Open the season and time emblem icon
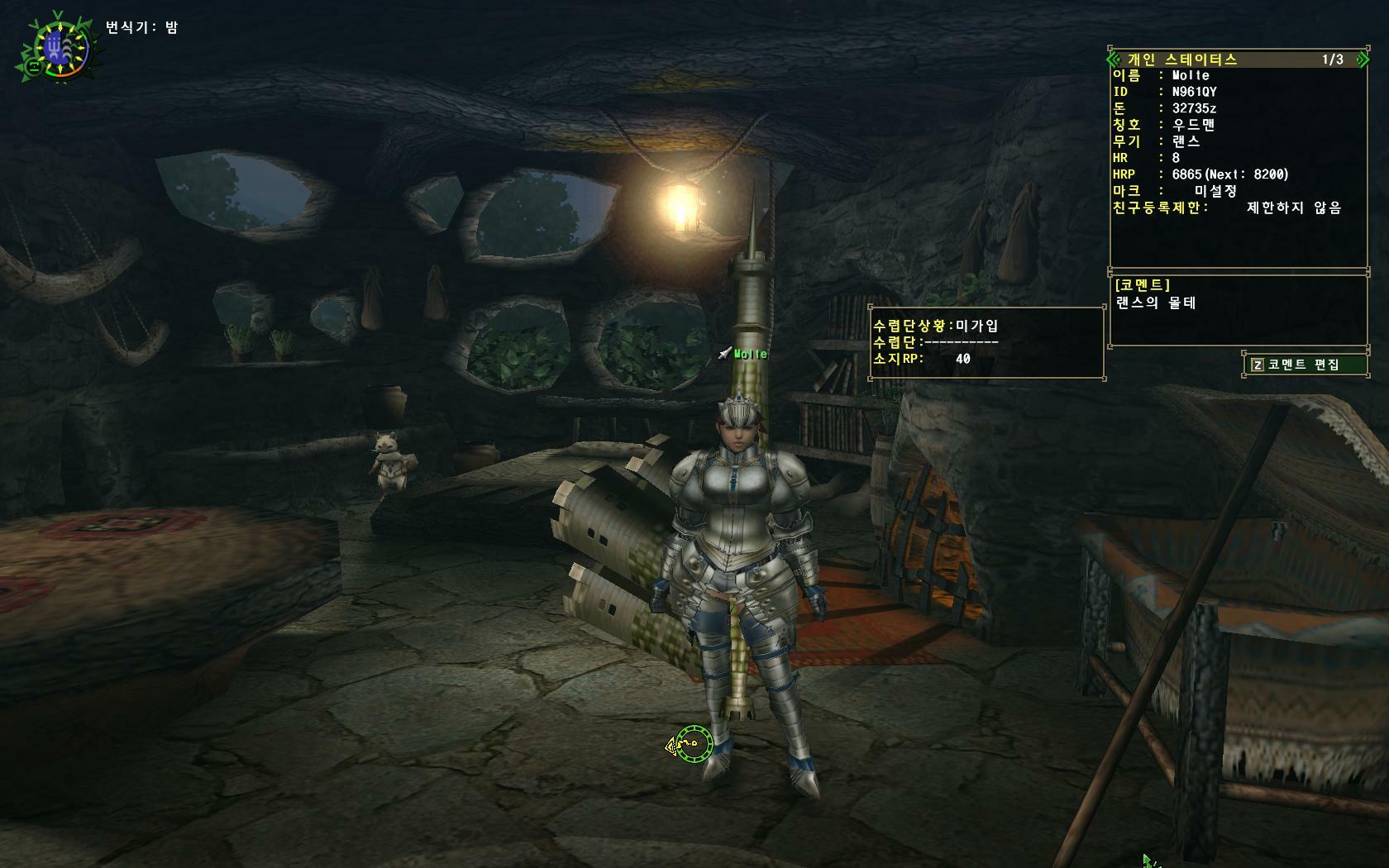 point(58,49)
